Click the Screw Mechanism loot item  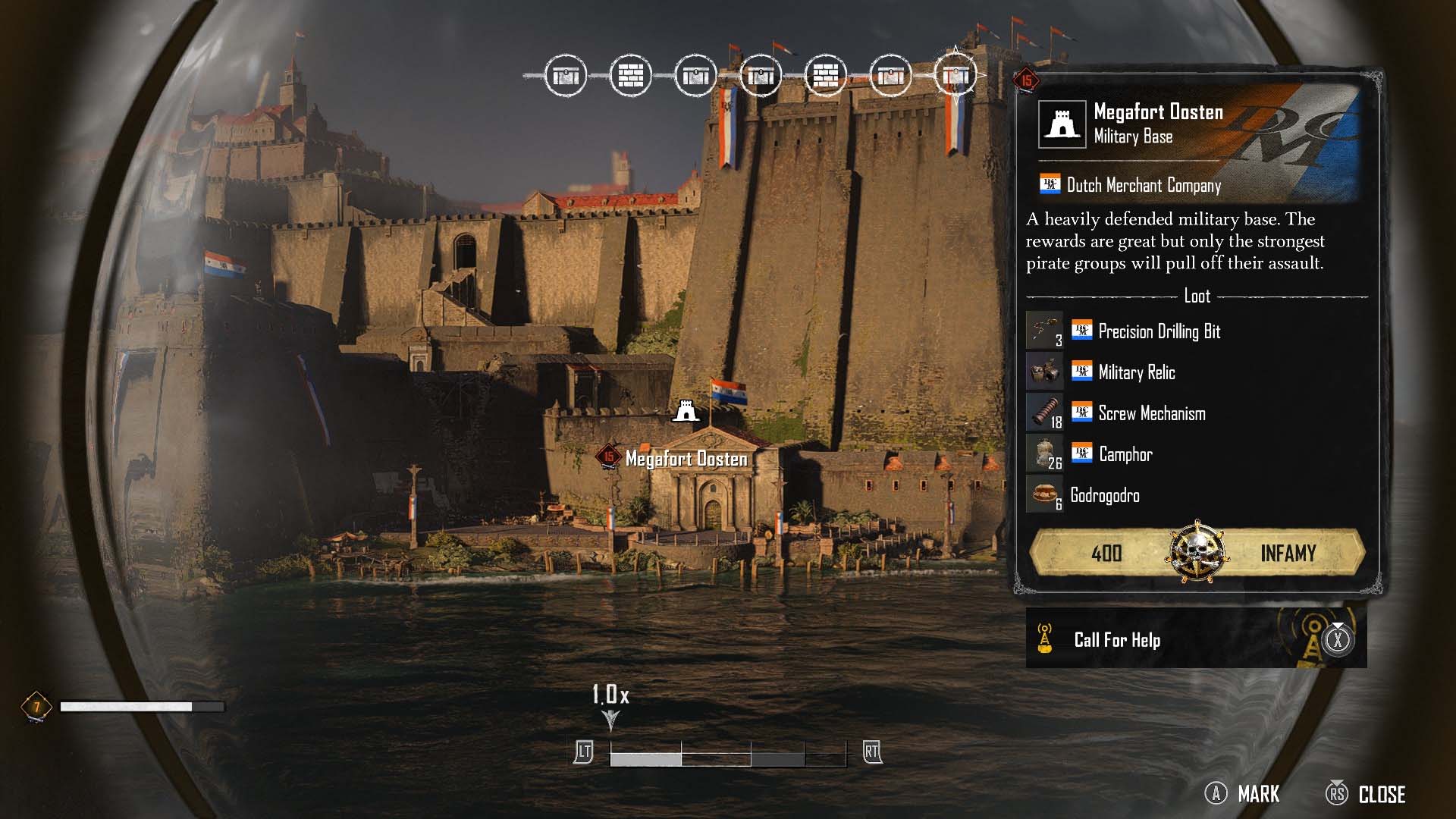[x=1151, y=413]
